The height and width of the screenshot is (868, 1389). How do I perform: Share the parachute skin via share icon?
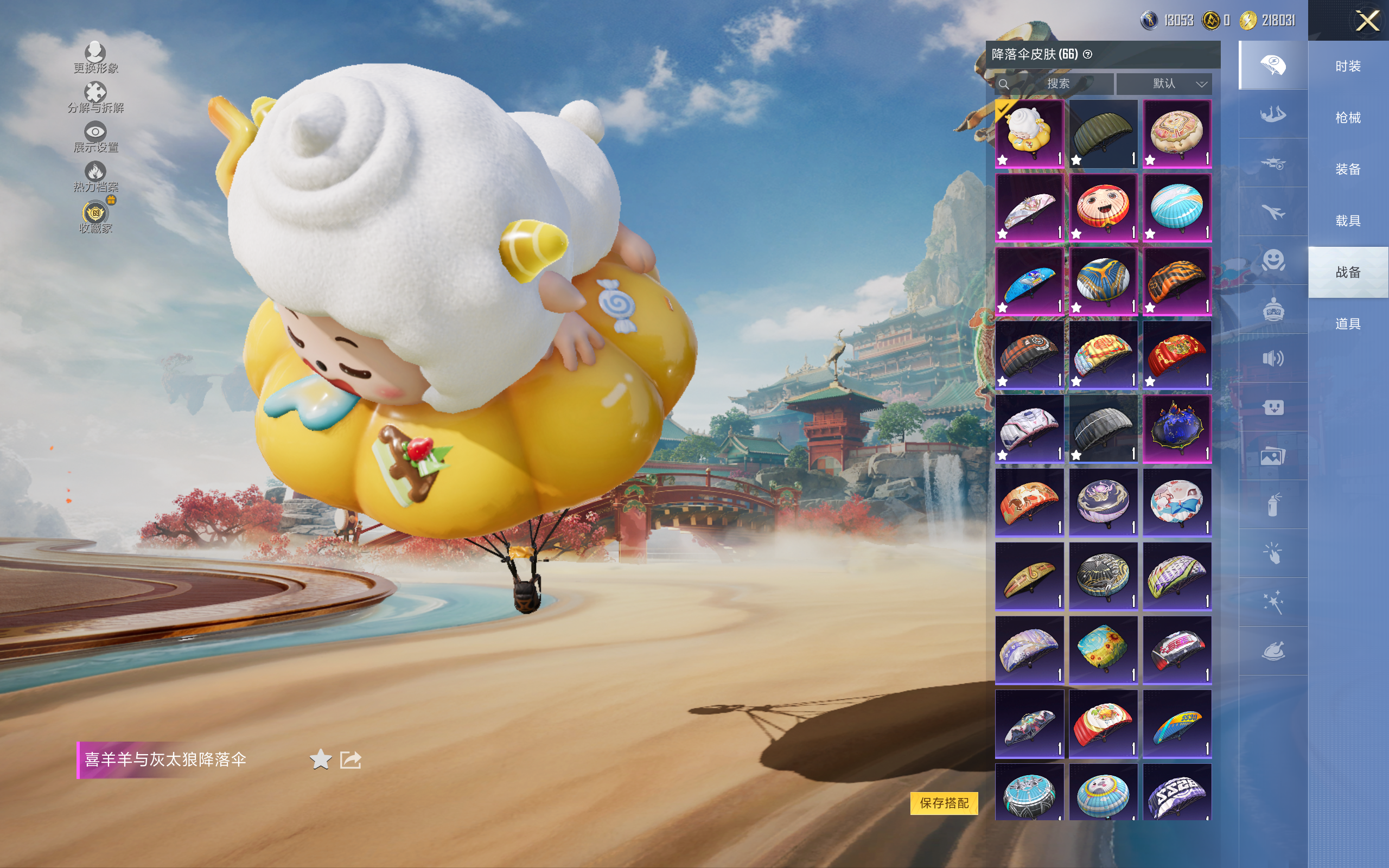351,759
